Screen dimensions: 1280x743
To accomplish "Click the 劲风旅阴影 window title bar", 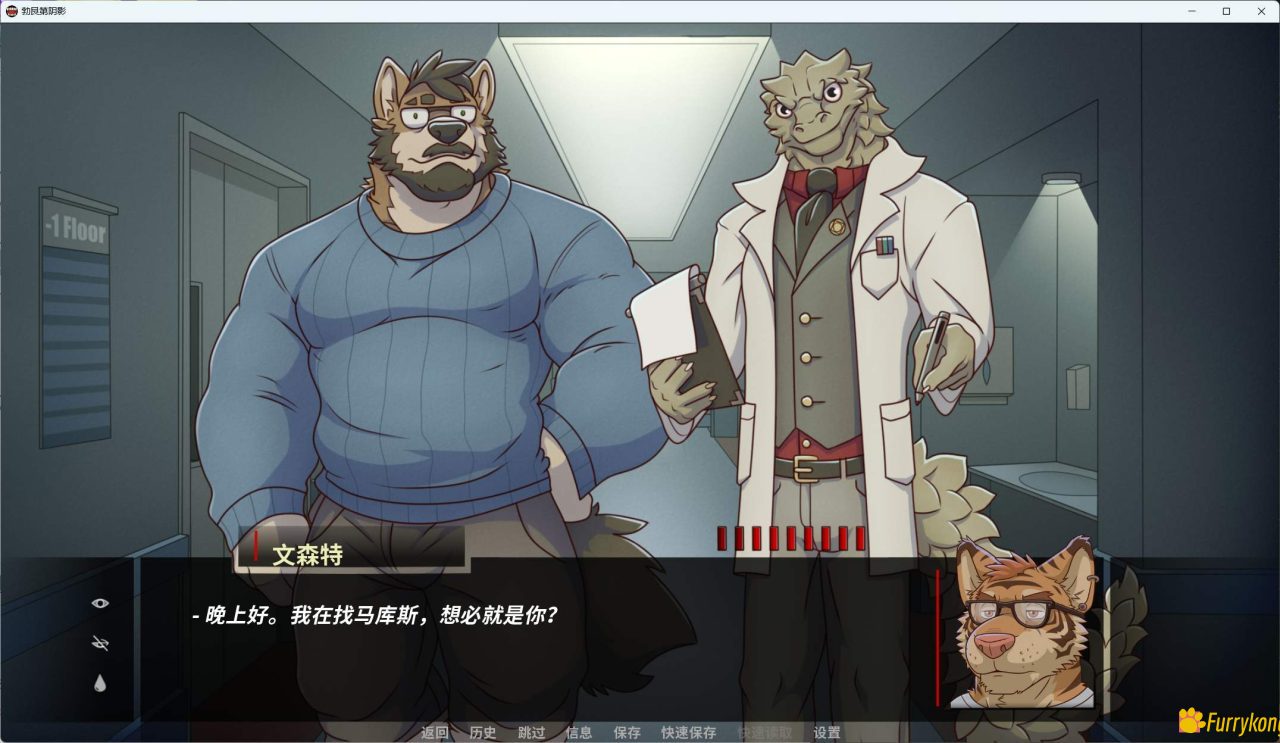I will pos(45,11).
